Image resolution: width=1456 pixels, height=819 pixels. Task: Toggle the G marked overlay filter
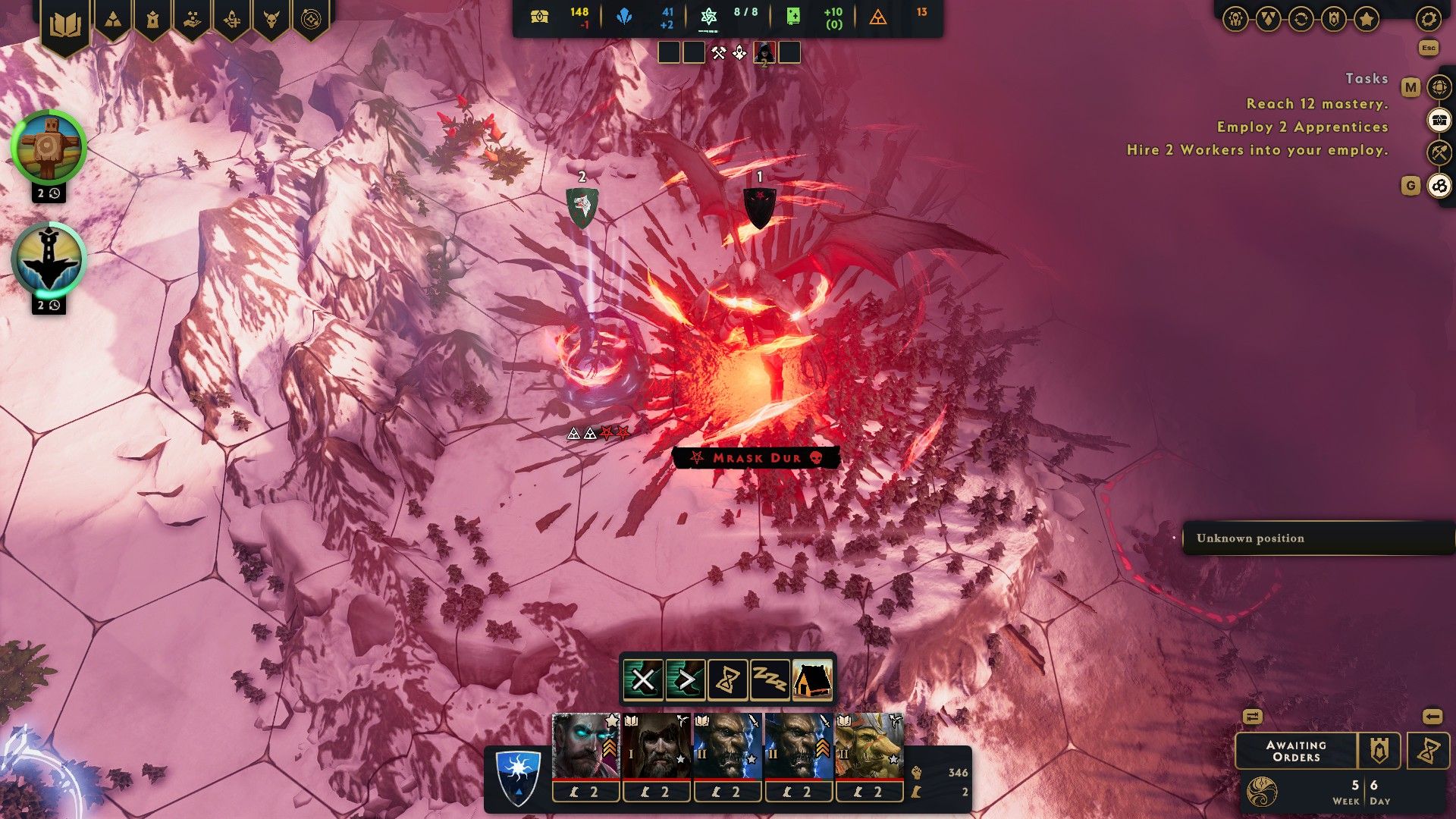coord(1439,186)
